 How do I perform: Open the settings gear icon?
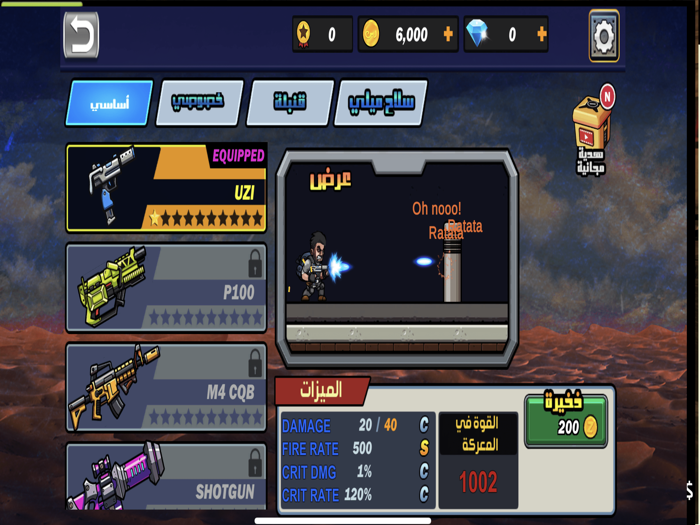(604, 35)
